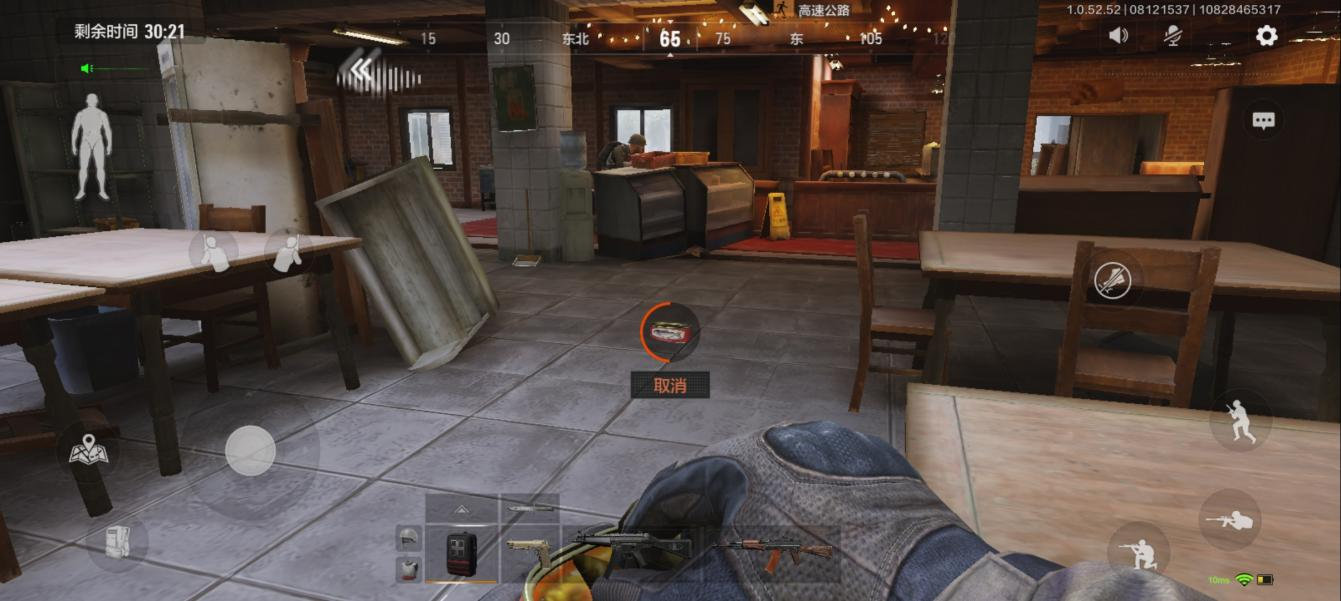Tap the helmet status icon

pyautogui.click(x=407, y=539)
